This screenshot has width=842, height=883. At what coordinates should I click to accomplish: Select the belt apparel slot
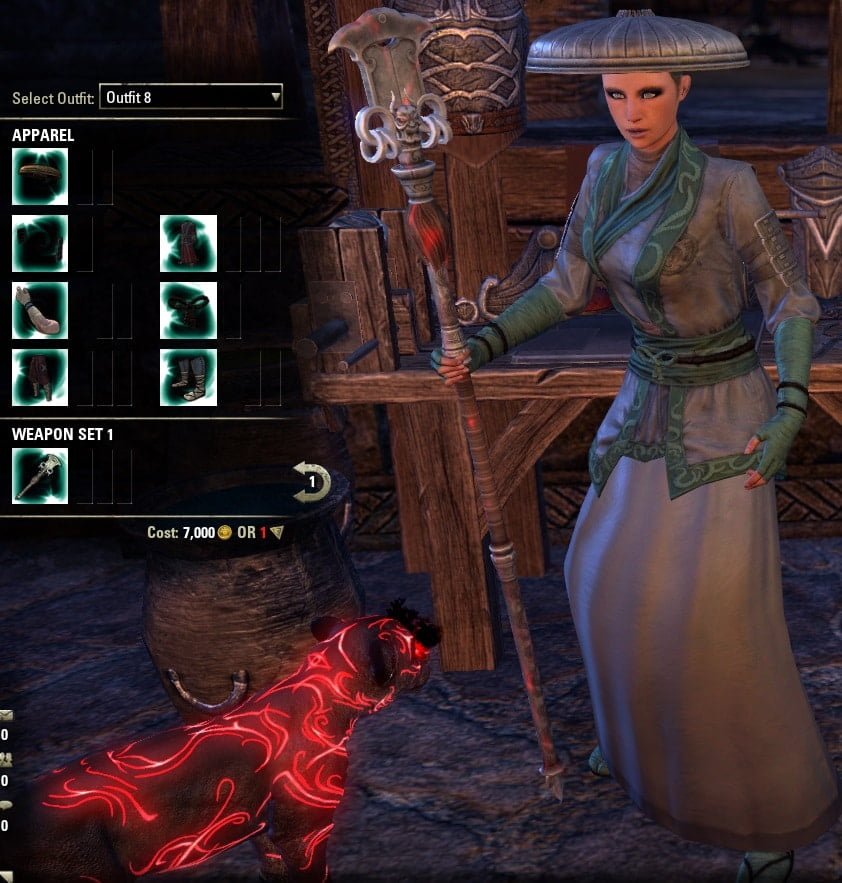(189, 311)
